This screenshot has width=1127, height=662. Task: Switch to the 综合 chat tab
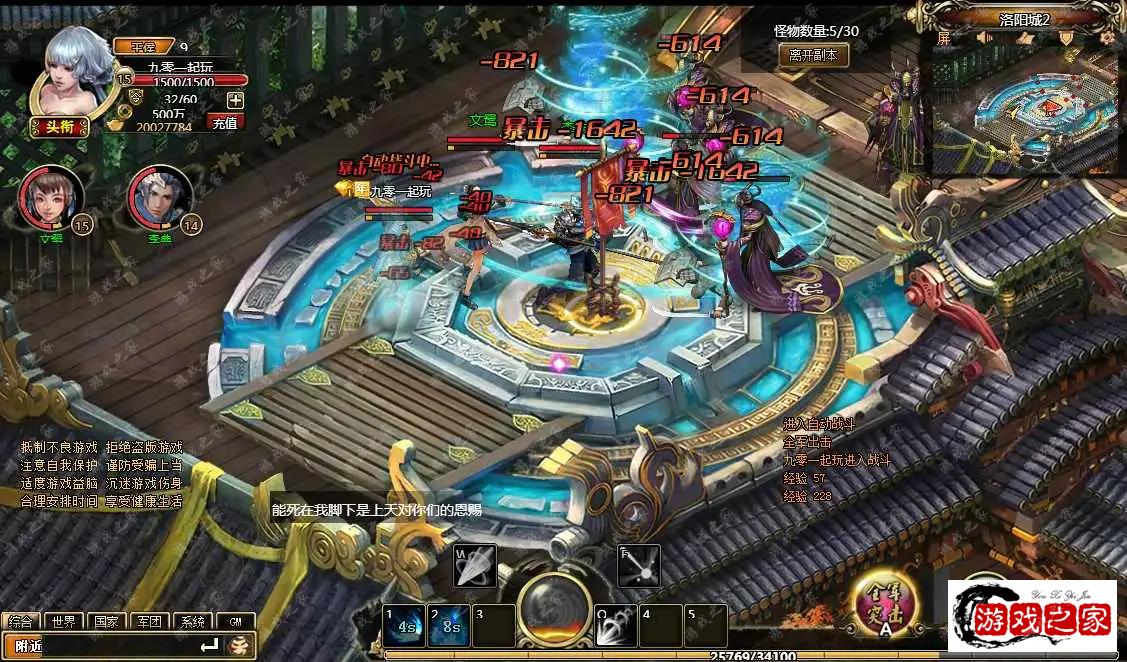pyautogui.click(x=21, y=621)
